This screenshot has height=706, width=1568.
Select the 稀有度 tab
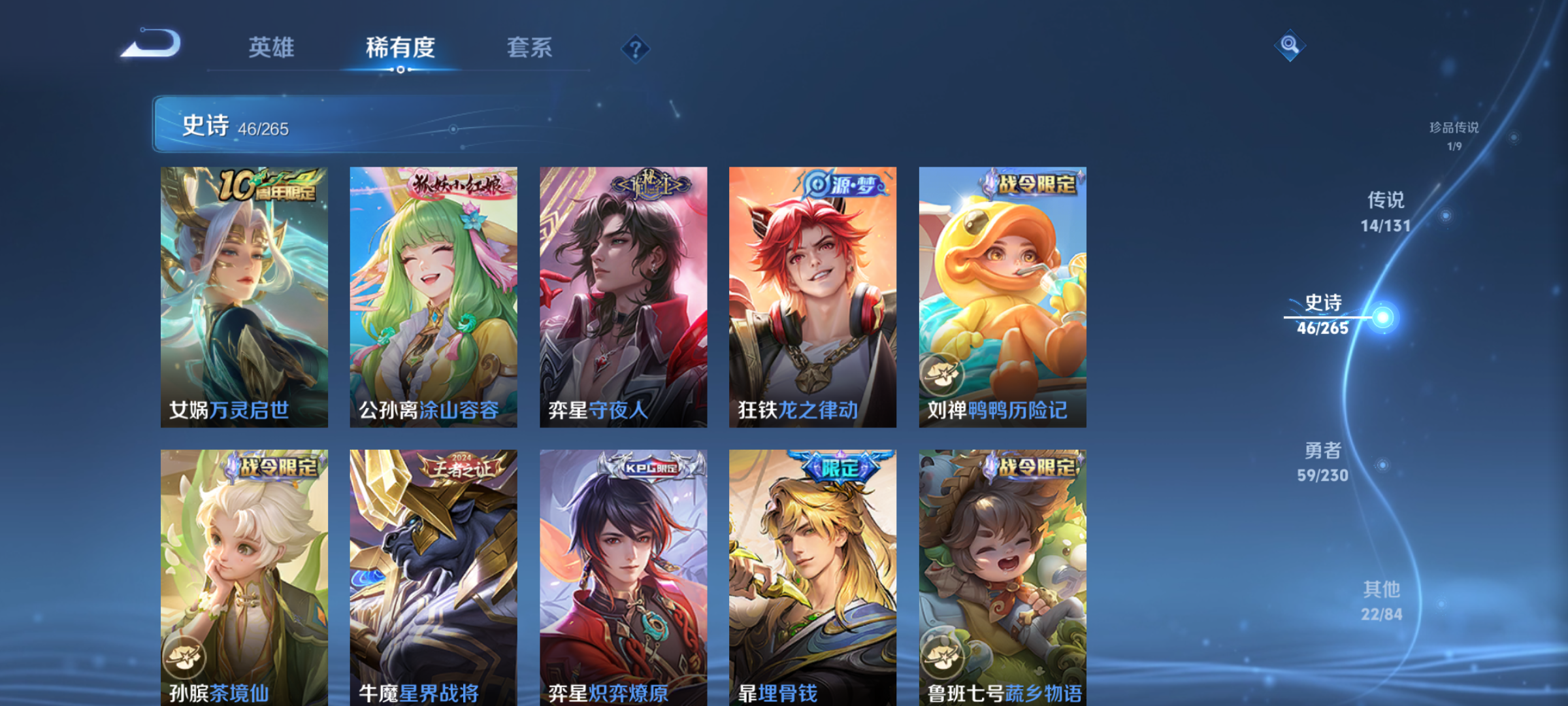(x=400, y=48)
